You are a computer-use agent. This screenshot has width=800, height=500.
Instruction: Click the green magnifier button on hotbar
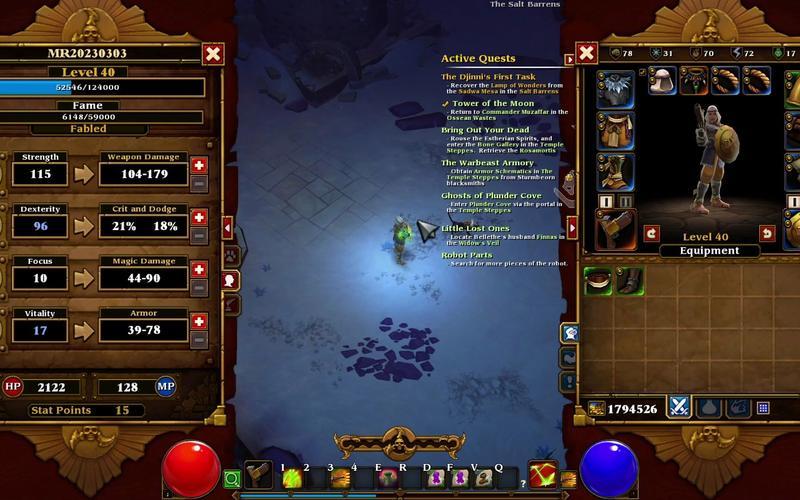click(x=232, y=479)
